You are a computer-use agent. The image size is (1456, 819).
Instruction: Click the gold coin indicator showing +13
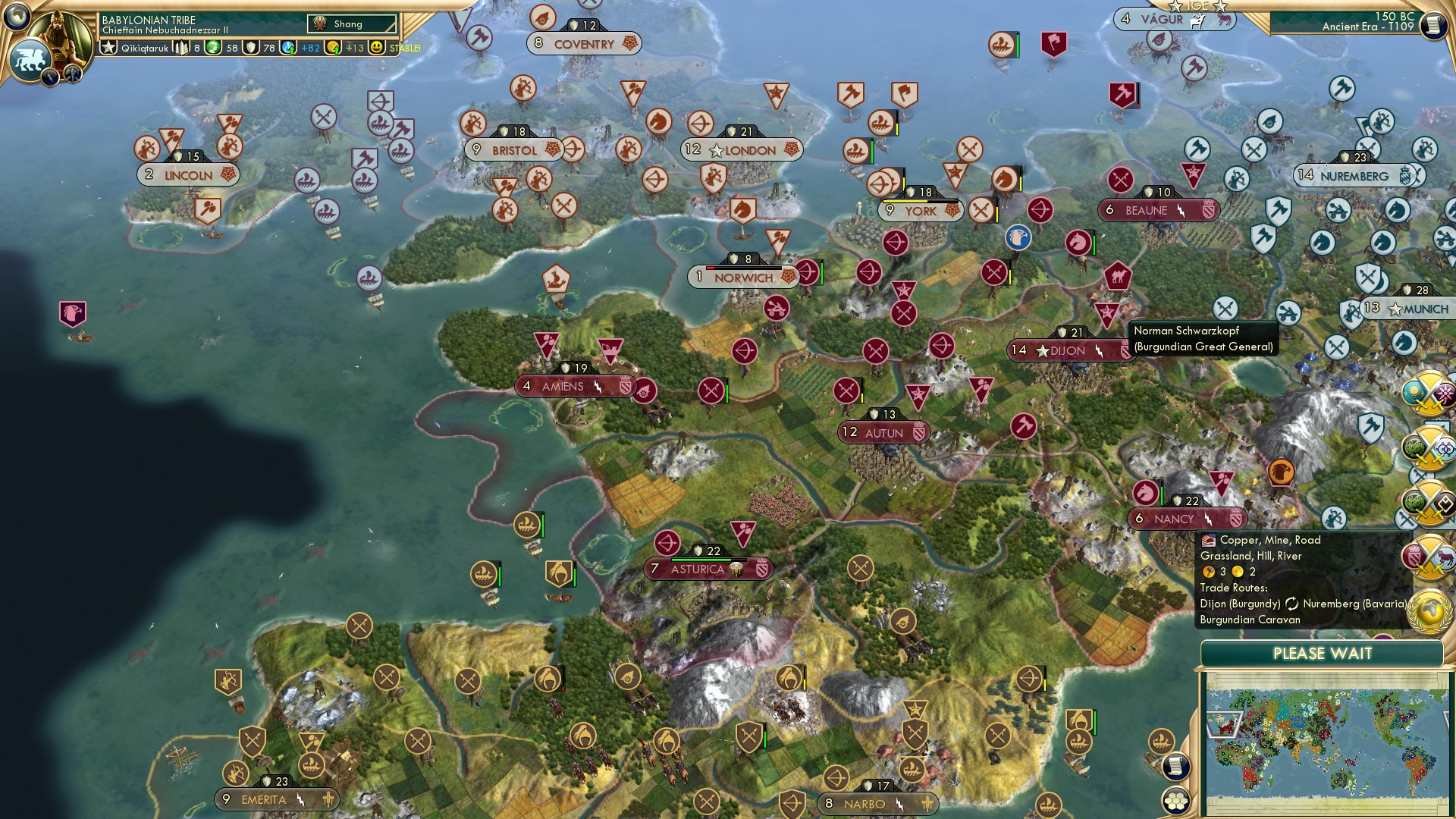(x=333, y=48)
